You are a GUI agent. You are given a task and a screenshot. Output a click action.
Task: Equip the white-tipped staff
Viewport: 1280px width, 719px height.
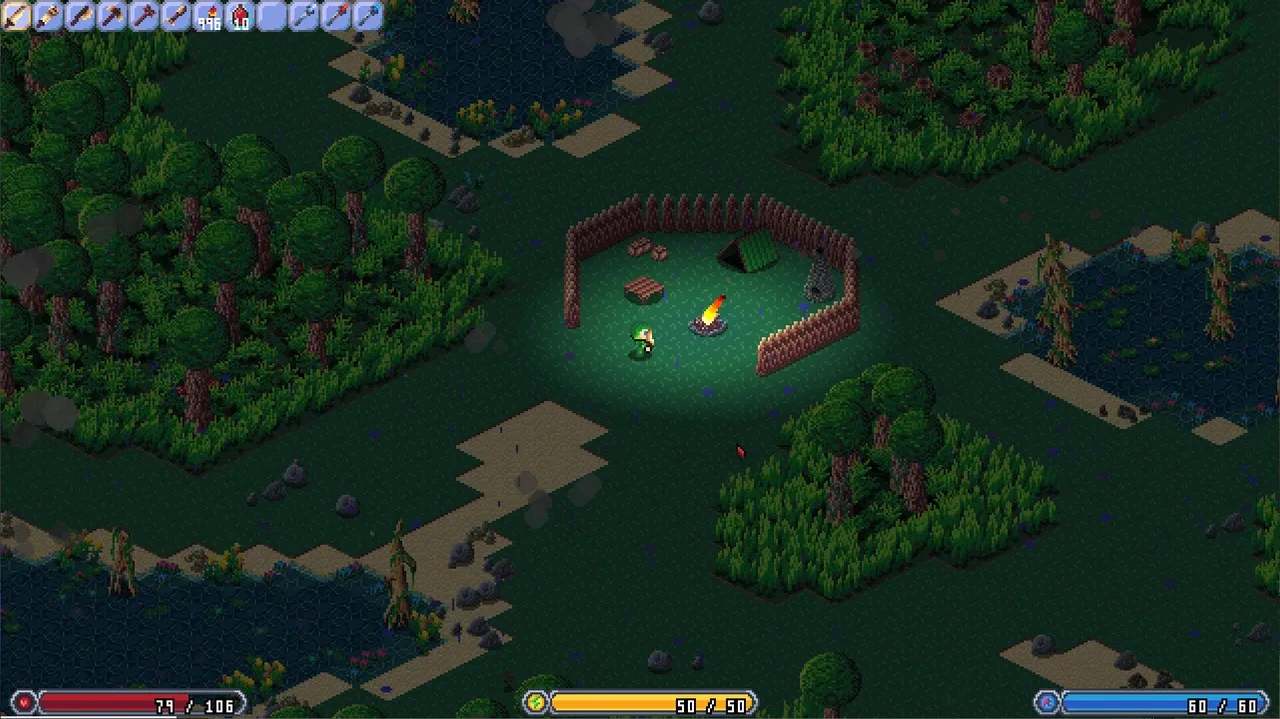click(304, 16)
